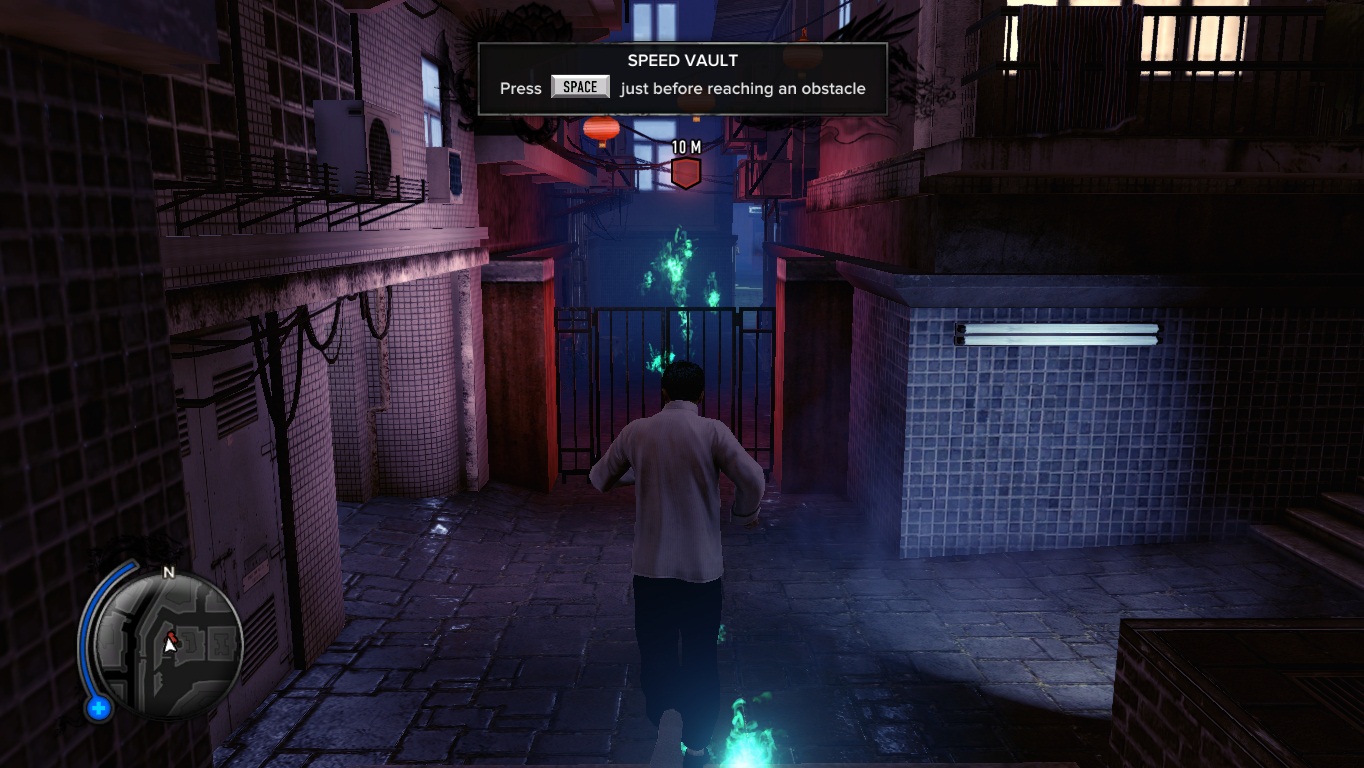Click the circular minimap
The height and width of the screenshot is (768, 1364).
(167, 641)
